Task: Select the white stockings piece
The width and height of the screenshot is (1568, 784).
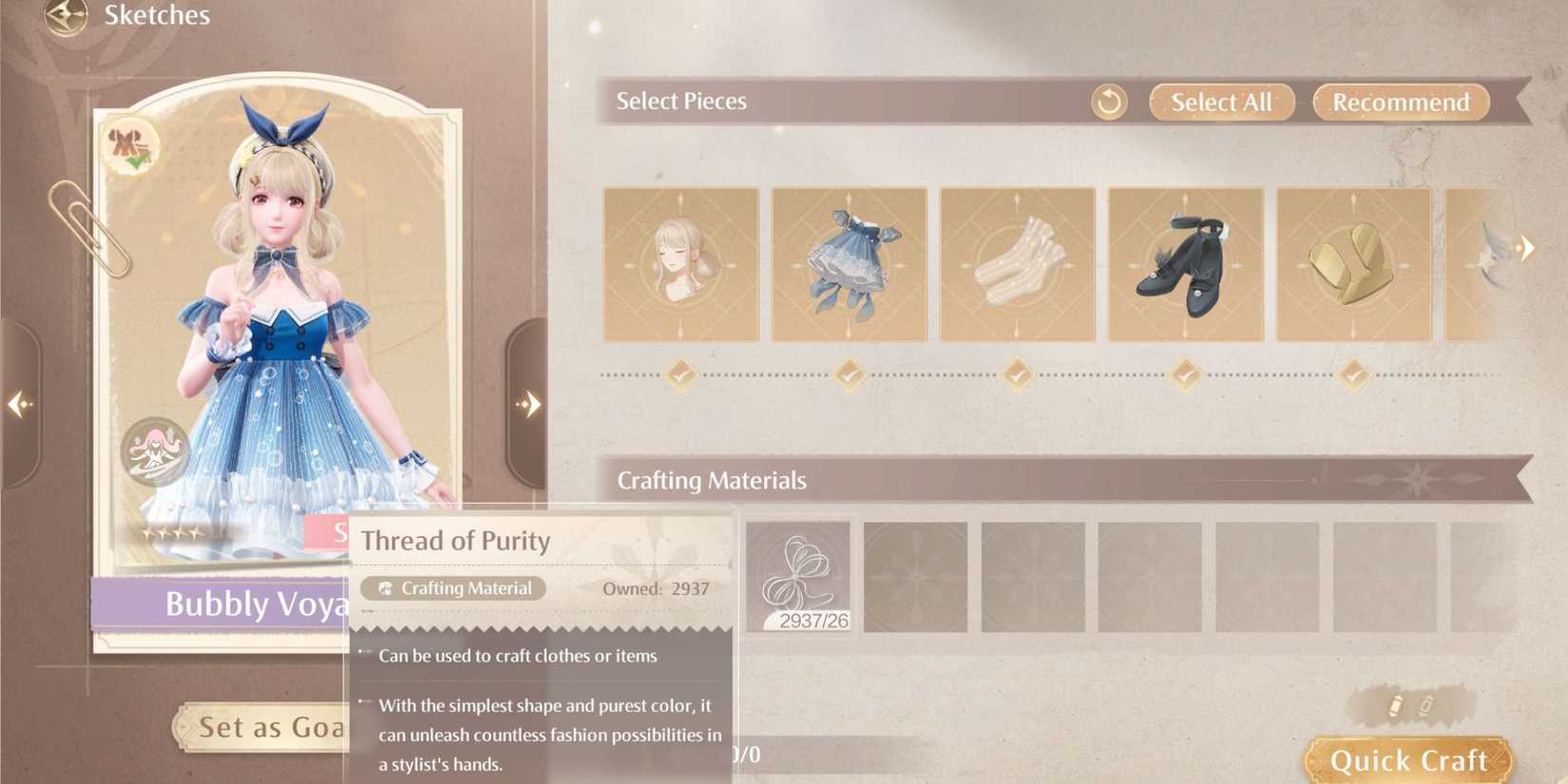Action: pyautogui.click(x=1017, y=263)
